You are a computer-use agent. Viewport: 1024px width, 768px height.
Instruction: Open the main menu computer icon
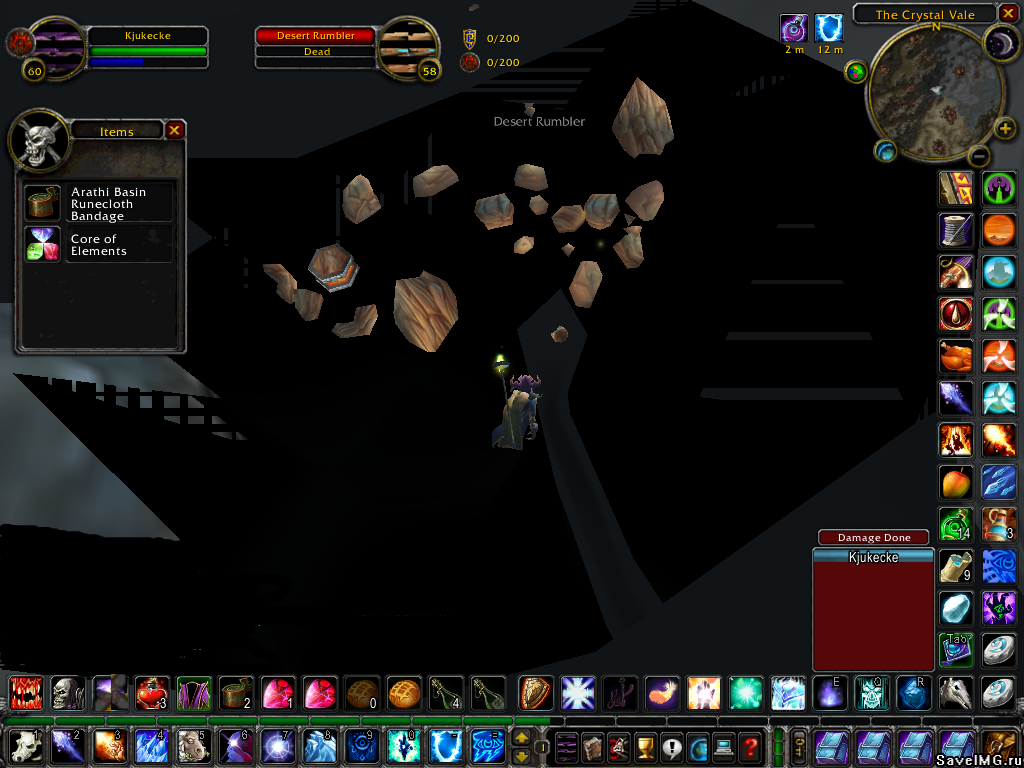point(723,746)
